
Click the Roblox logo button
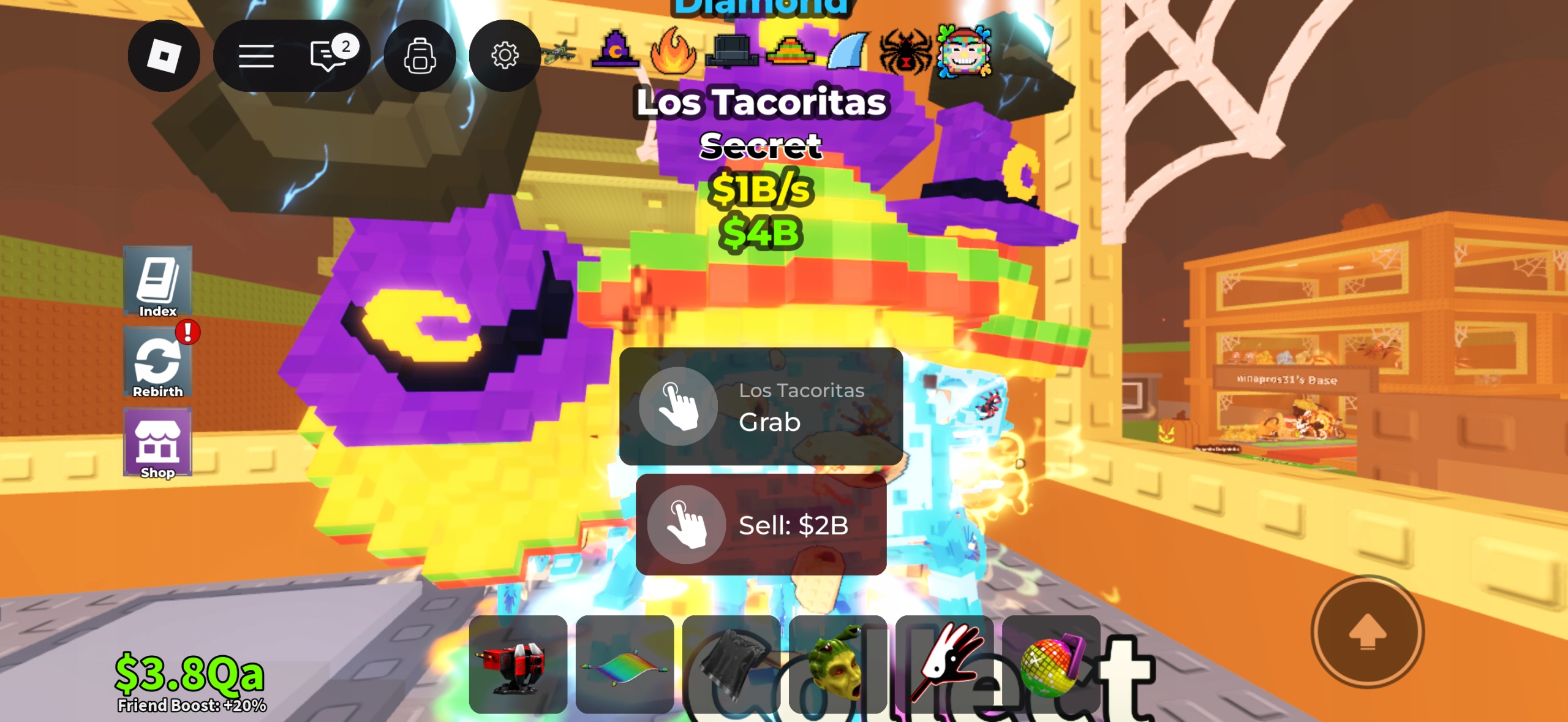tap(164, 55)
